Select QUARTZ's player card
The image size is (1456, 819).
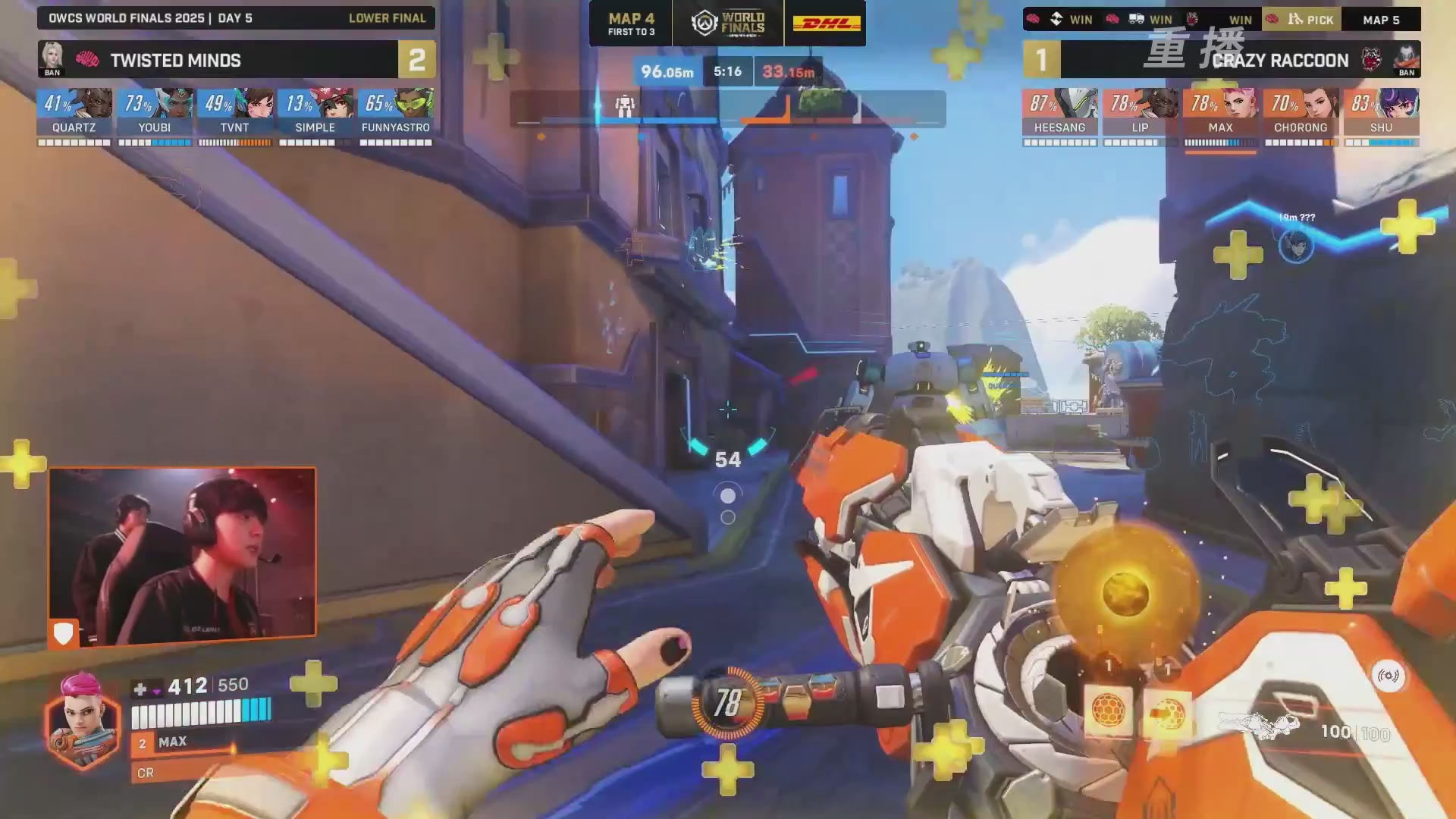tap(74, 115)
